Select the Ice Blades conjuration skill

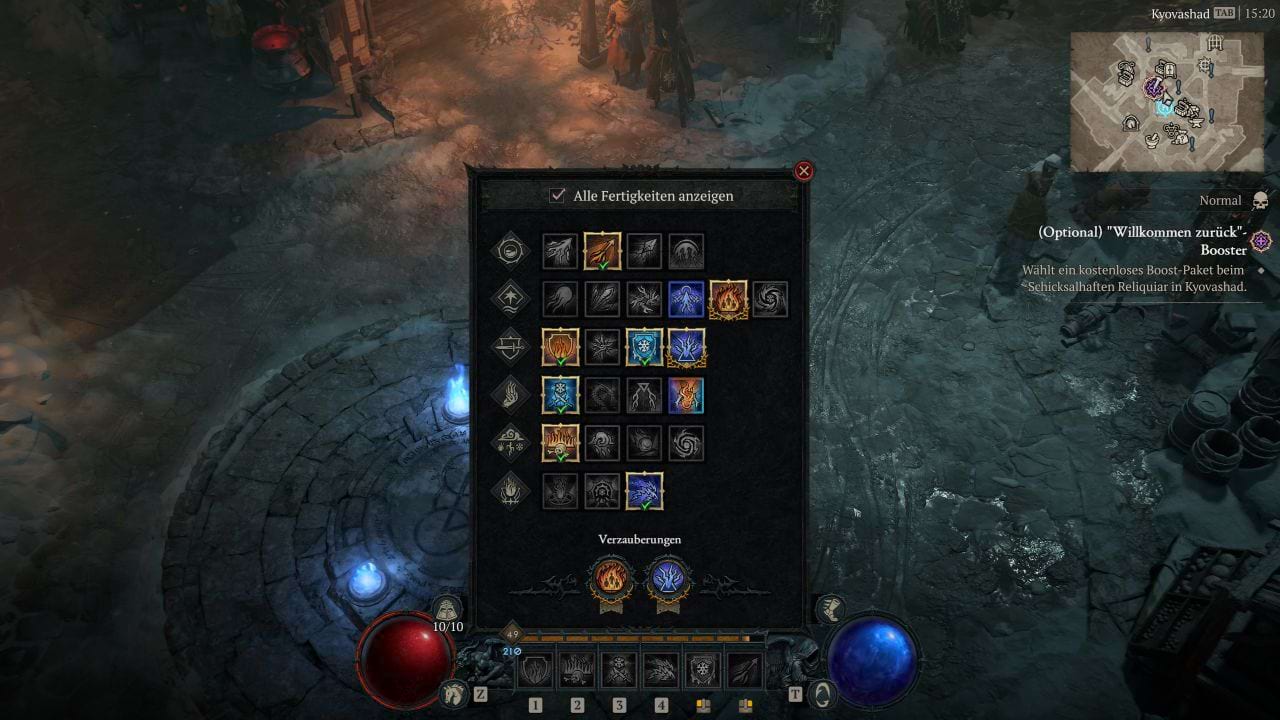pos(559,395)
